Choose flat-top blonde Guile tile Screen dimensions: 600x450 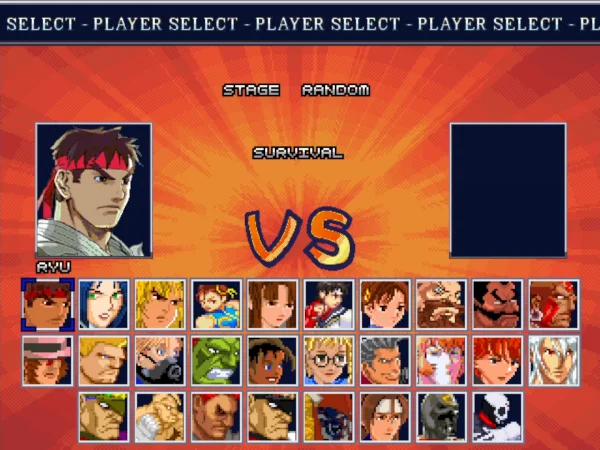104,361
